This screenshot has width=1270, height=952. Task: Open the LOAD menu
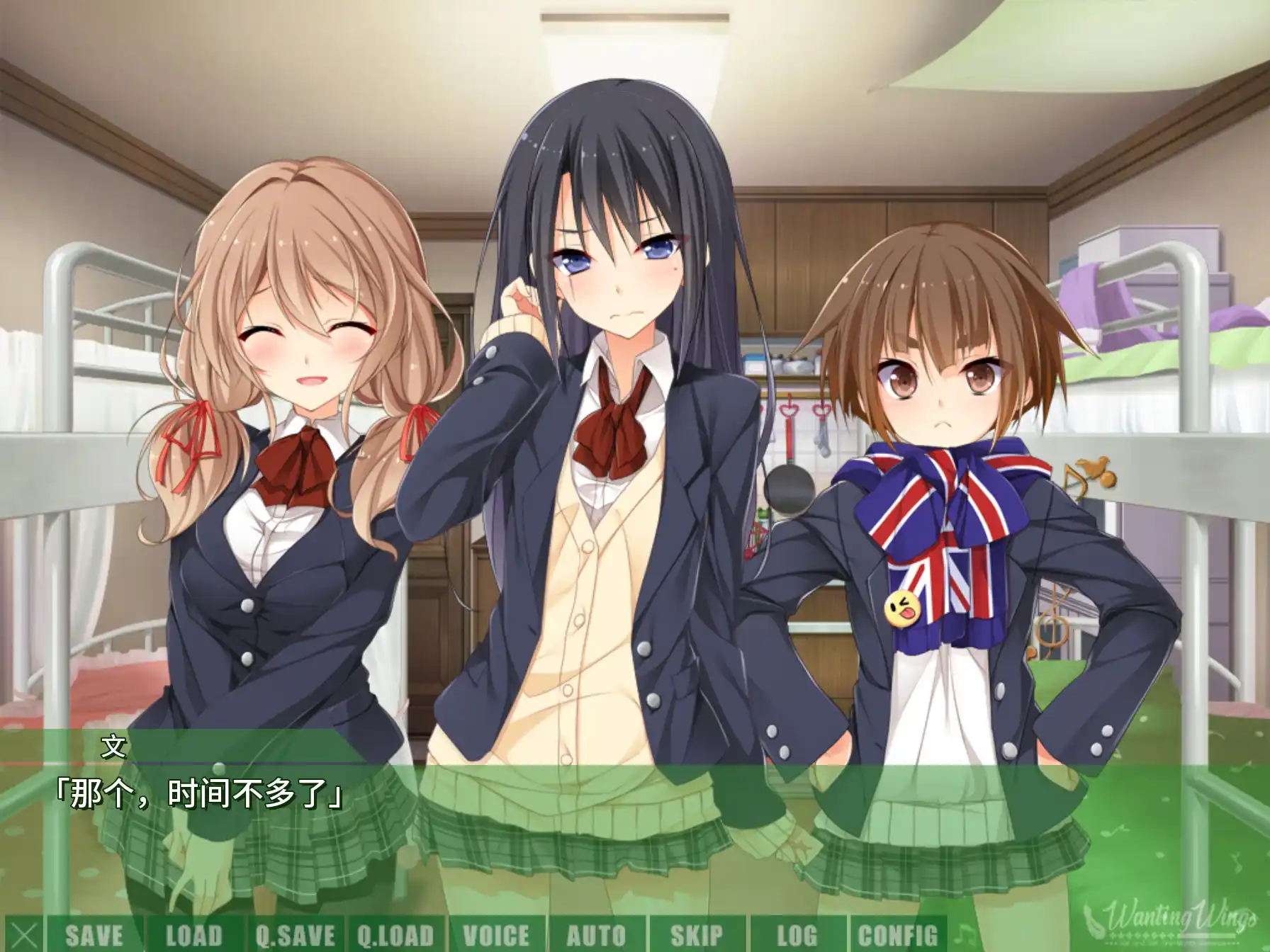[194, 934]
